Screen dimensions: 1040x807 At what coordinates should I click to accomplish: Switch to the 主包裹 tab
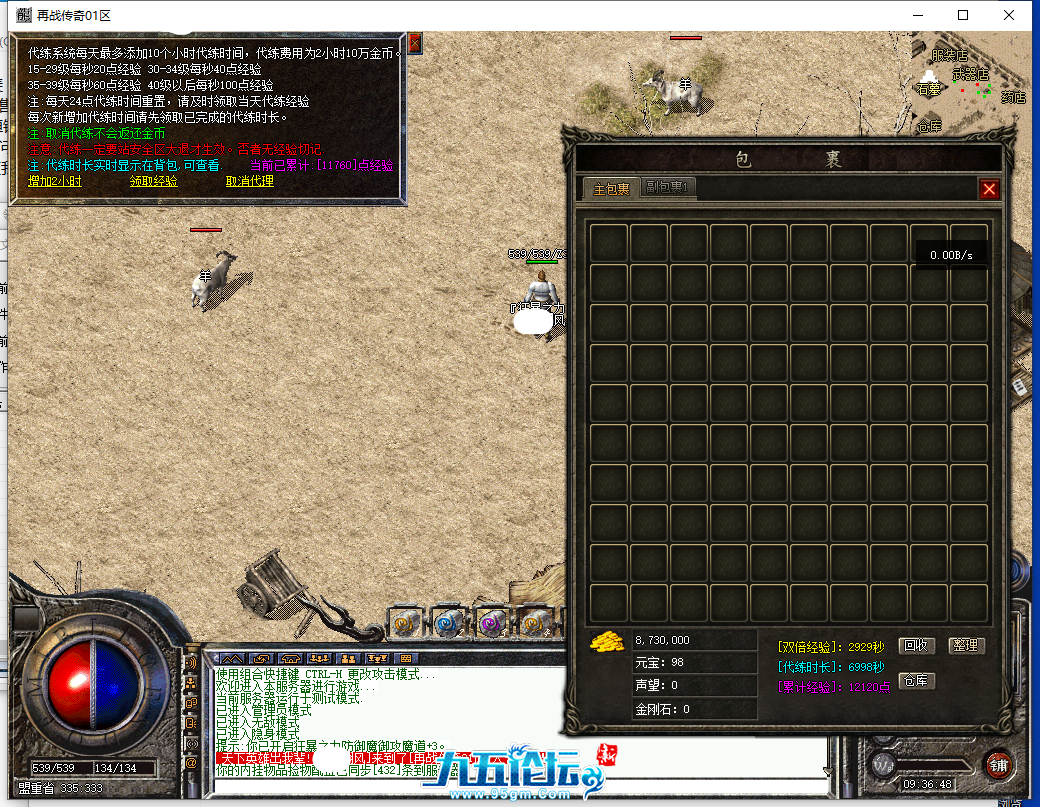[611, 188]
